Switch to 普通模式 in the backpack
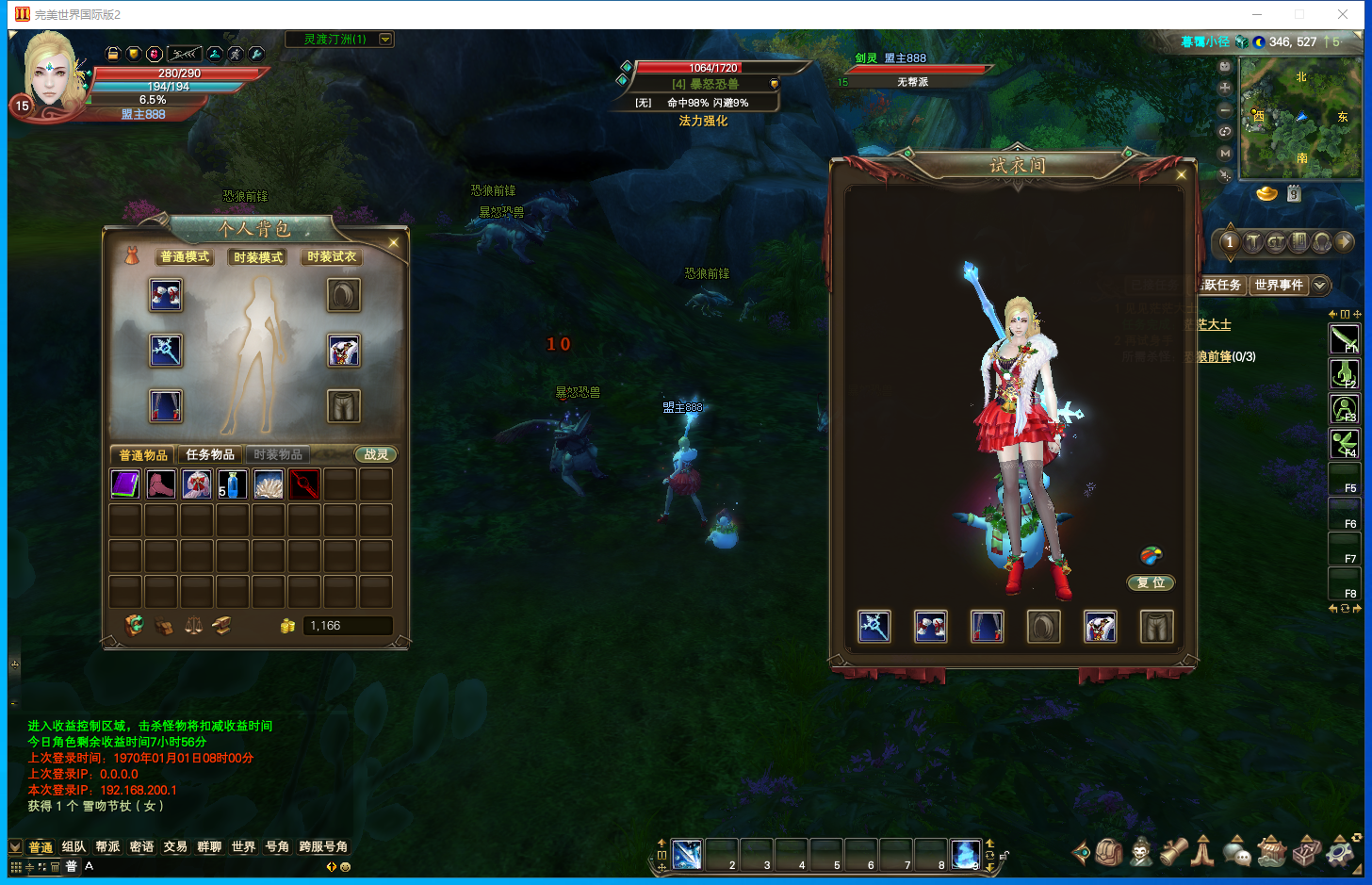The width and height of the screenshot is (1372, 885). tap(185, 257)
